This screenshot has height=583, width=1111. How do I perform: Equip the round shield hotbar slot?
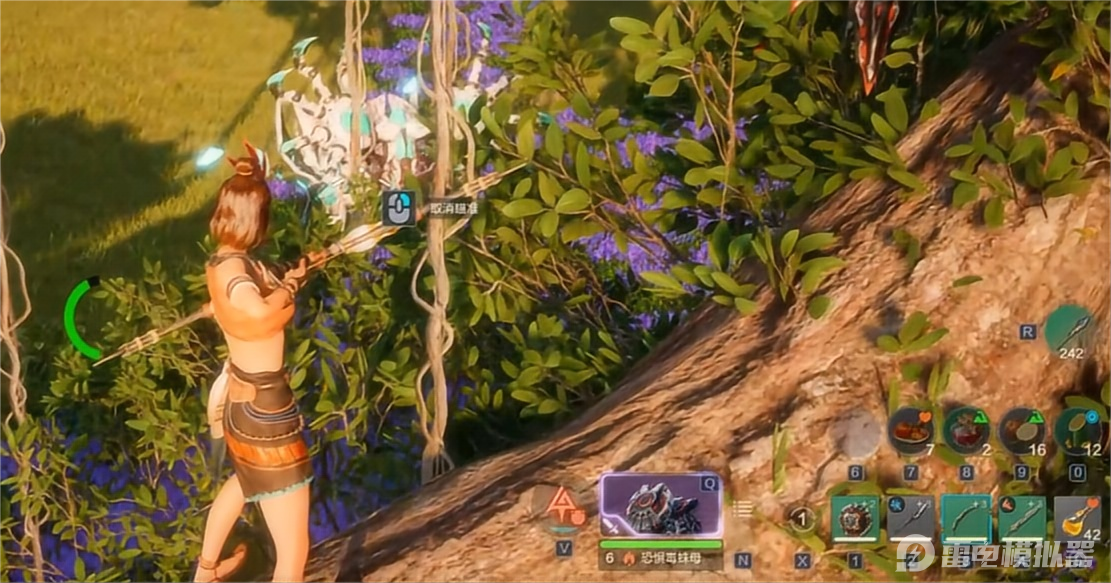coord(855,519)
